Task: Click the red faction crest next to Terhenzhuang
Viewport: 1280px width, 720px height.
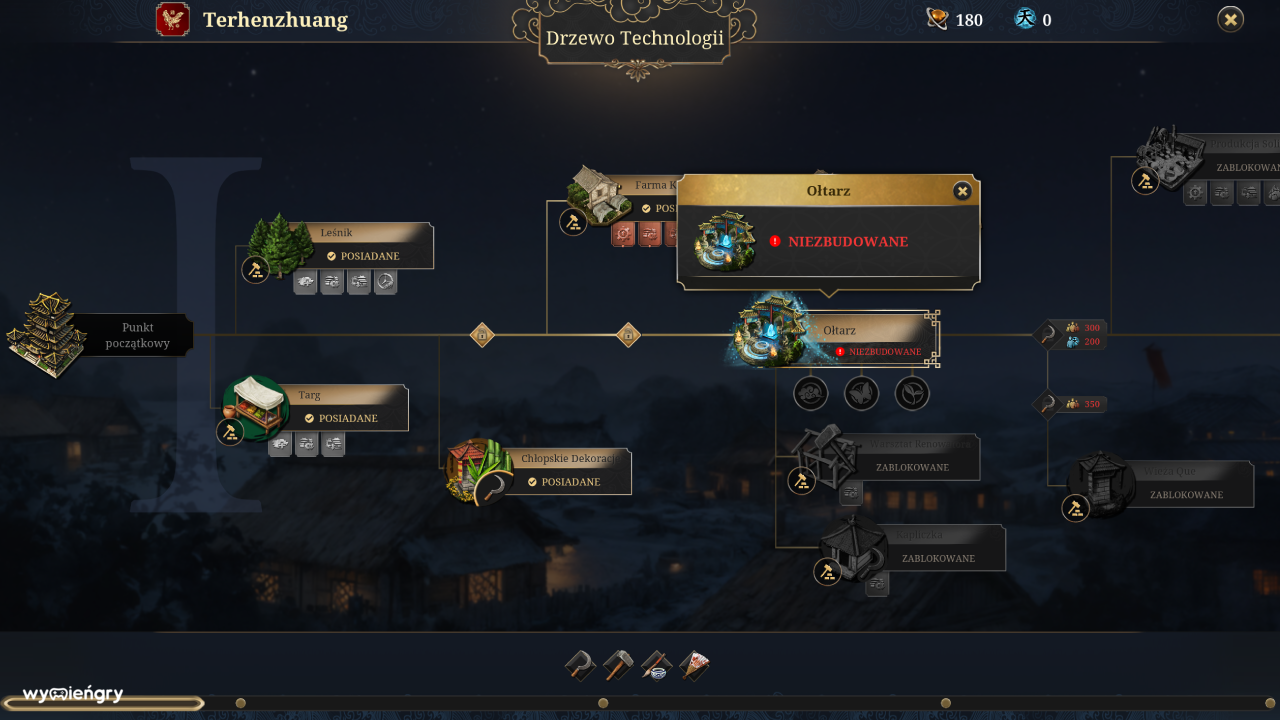Action: click(172, 19)
